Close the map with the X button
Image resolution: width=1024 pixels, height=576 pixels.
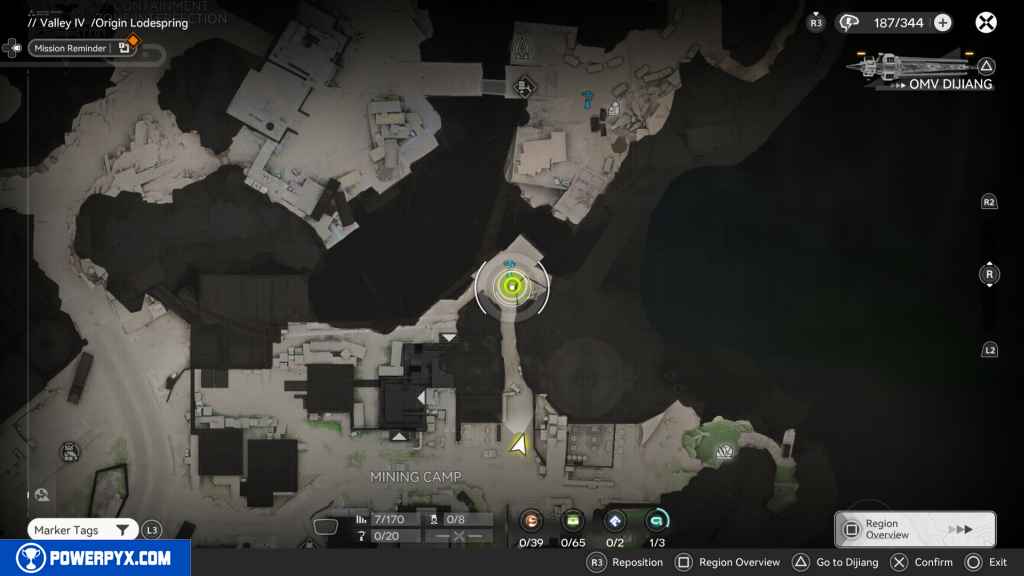coord(986,23)
